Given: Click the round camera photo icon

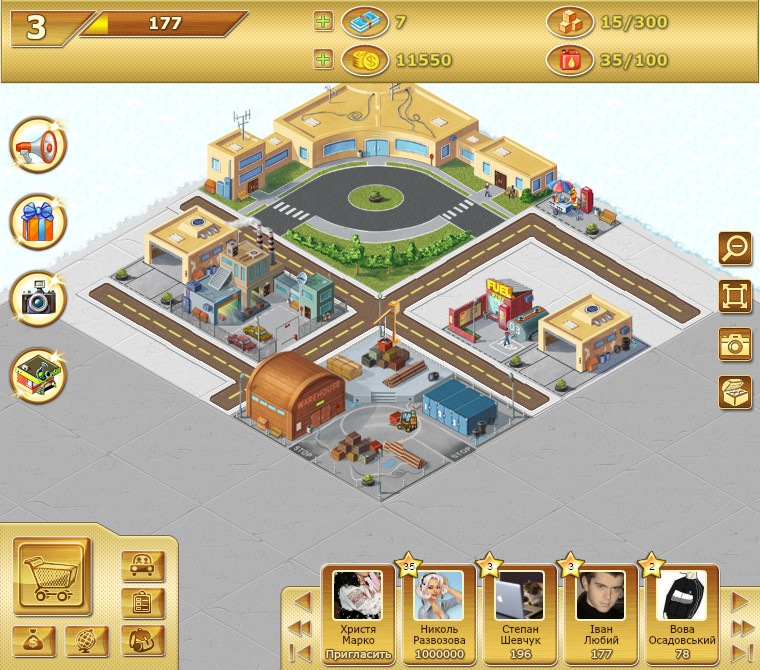Looking at the screenshot, I should tap(38, 299).
